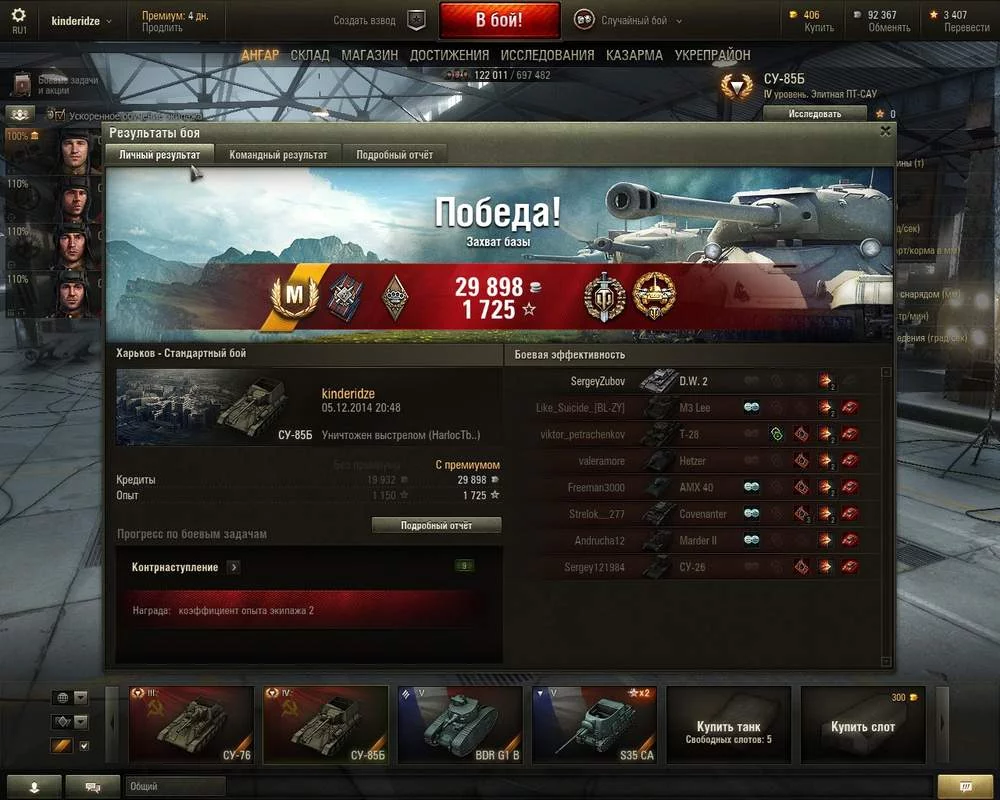Select the Личный результат tab
1000x800 pixels.
[159, 155]
